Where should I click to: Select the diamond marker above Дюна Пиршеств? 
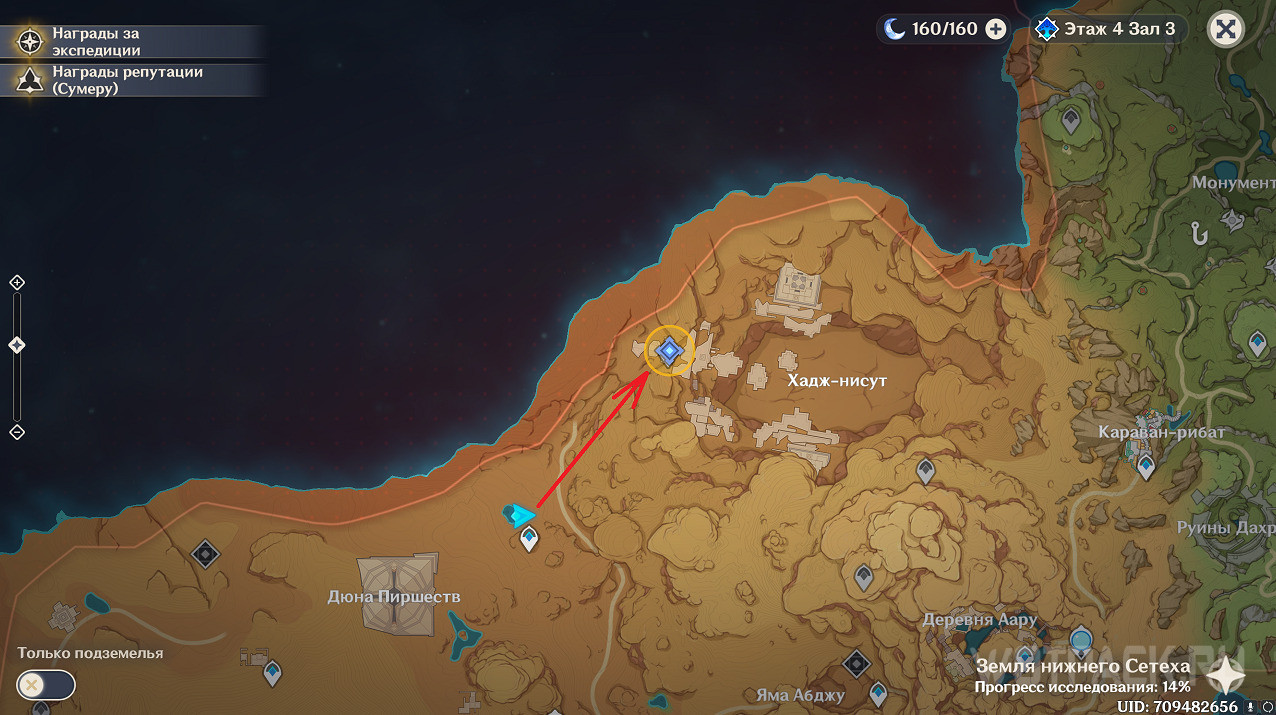pyautogui.click(x=206, y=553)
